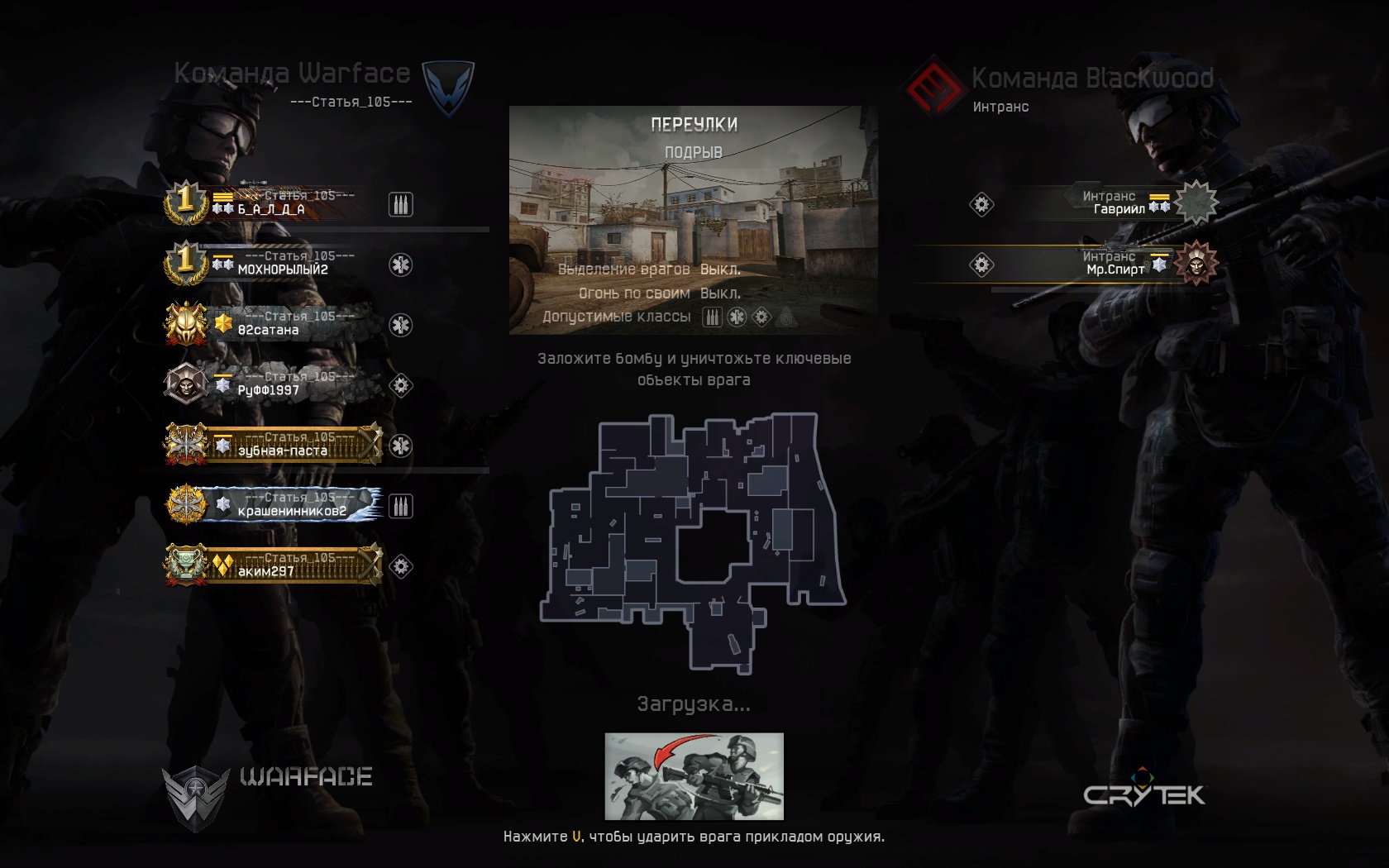Click the top-down map layout diagram
Image resolution: width=1389 pixels, height=868 pixels.
693,541
